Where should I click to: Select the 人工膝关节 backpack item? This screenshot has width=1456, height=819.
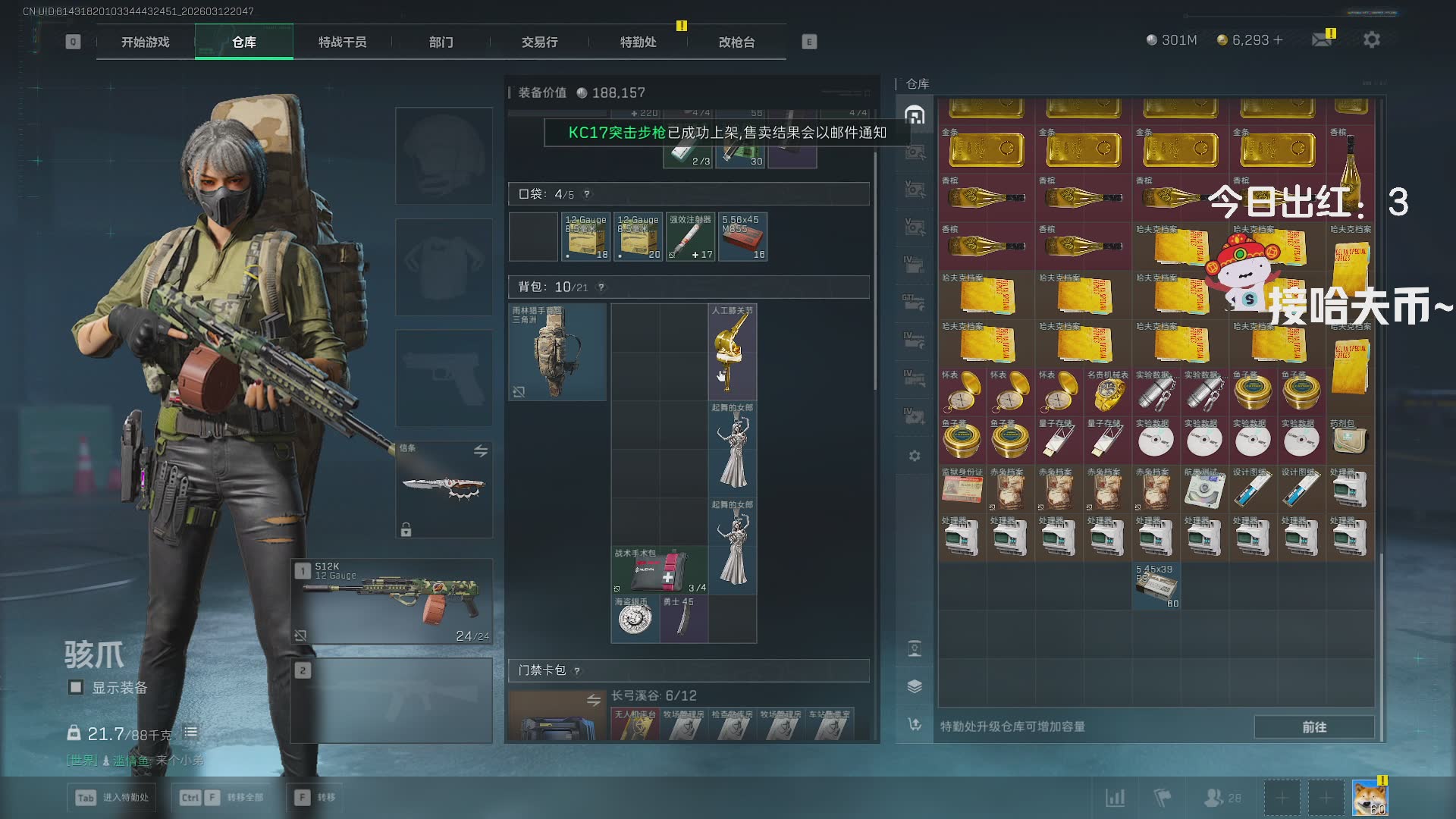coord(732,352)
